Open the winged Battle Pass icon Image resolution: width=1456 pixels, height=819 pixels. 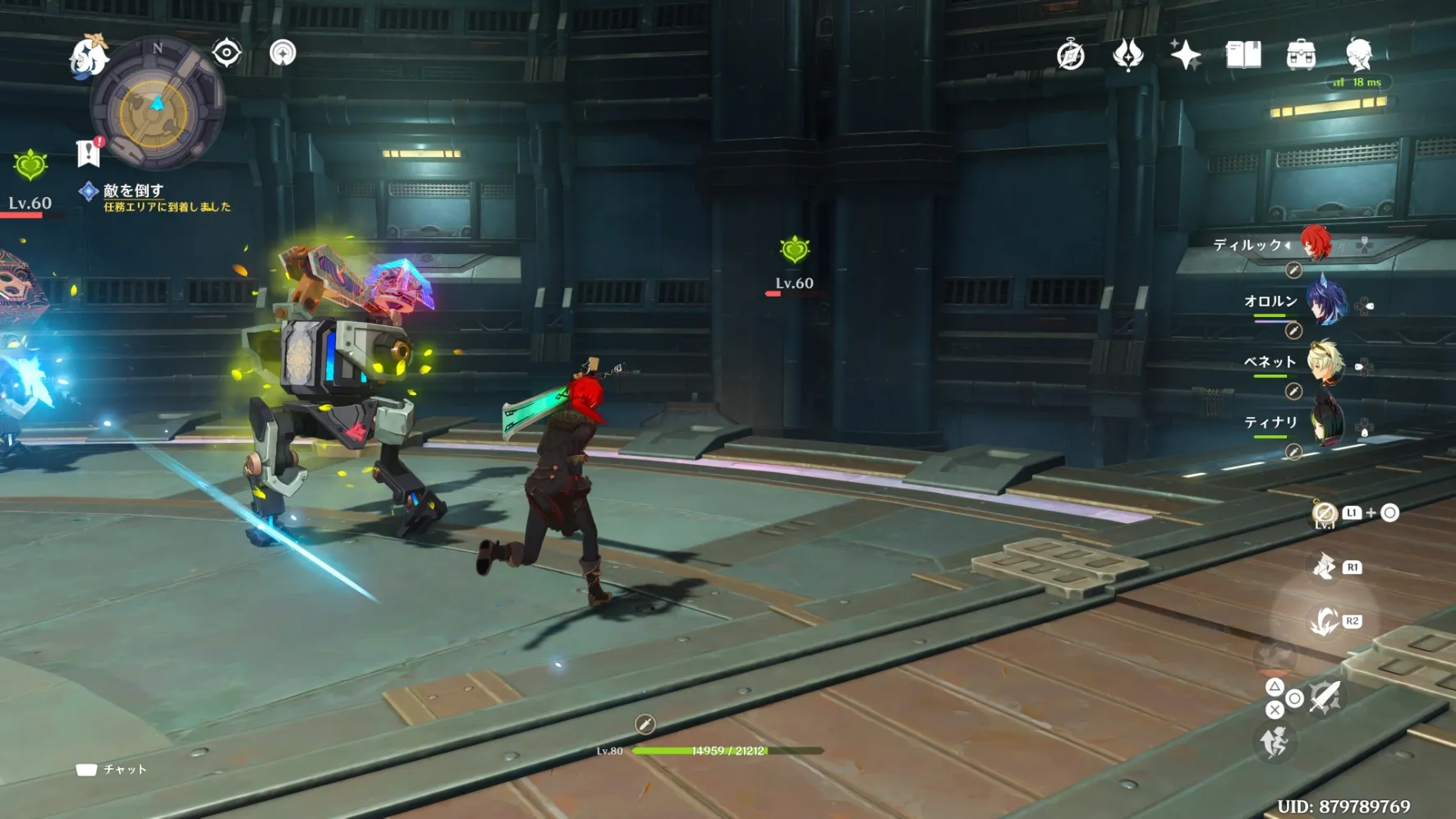pos(1128,55)
